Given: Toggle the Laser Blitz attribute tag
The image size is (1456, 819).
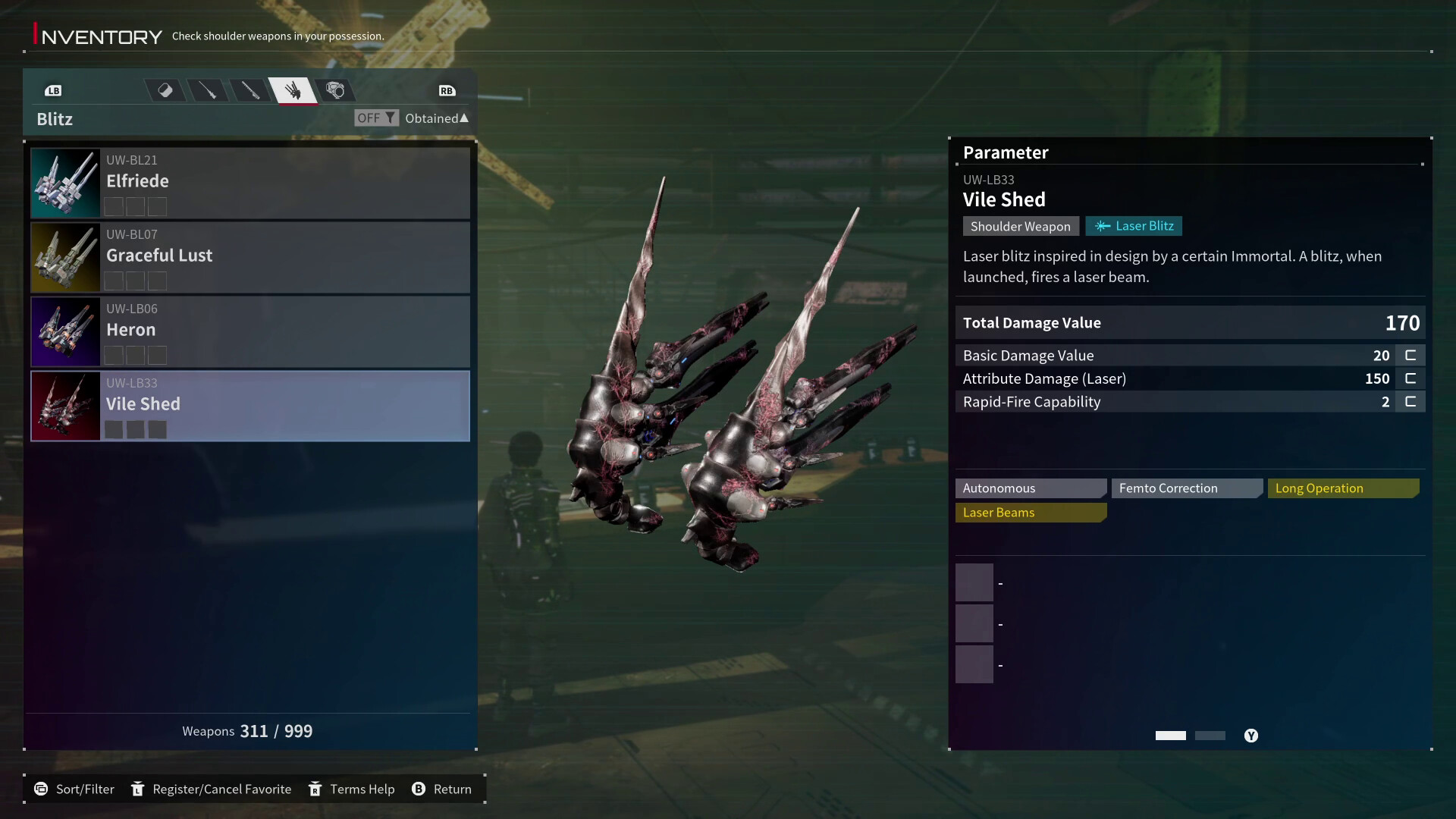Looking at the screenshot, I should [x=1134, y=226].
